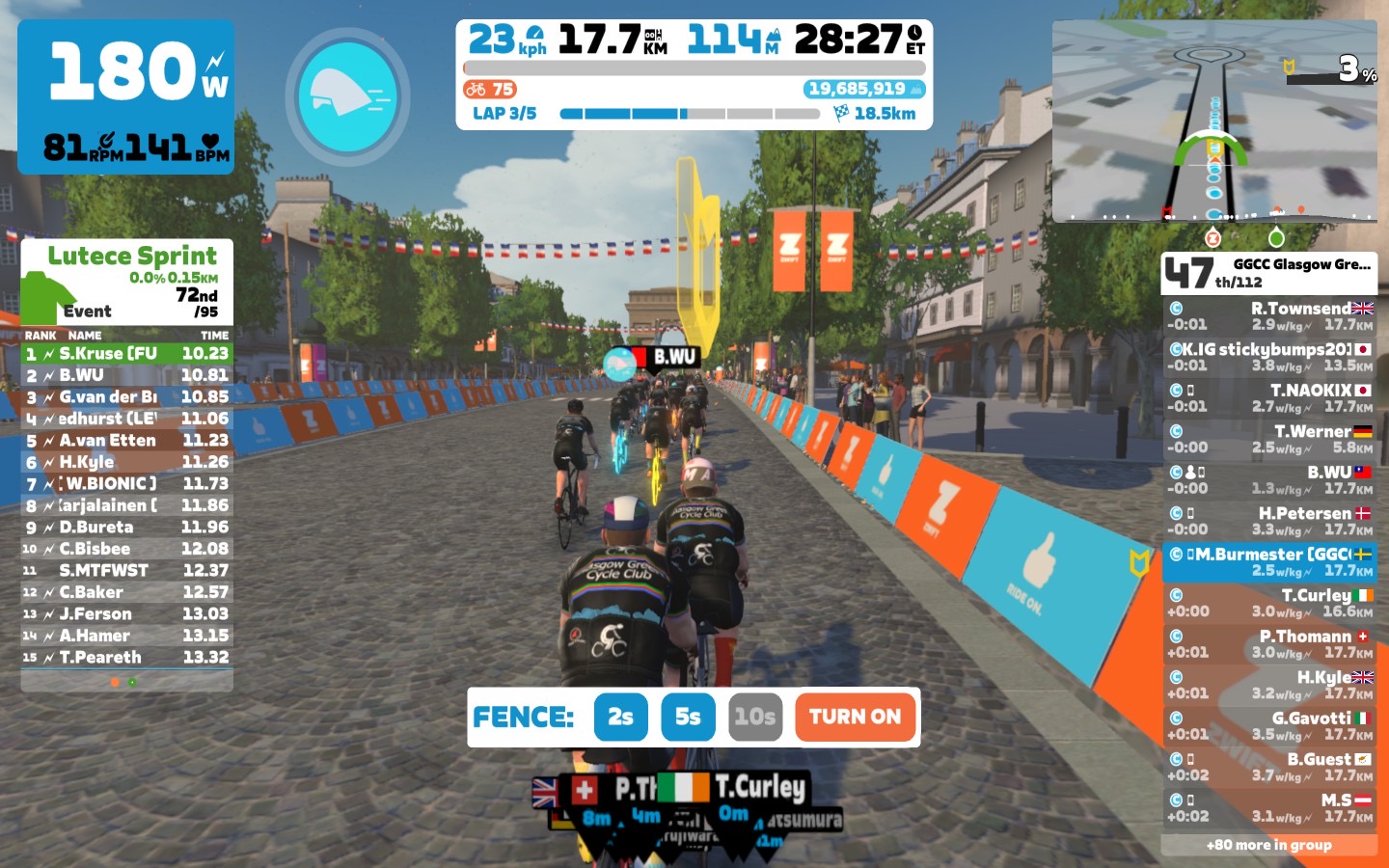Image resolution: width=1389 pixels, height=868 pixels.
Task: Open the GGCC Glasgow event position header
Action: pyautogui.click(x=1268, y=273)
